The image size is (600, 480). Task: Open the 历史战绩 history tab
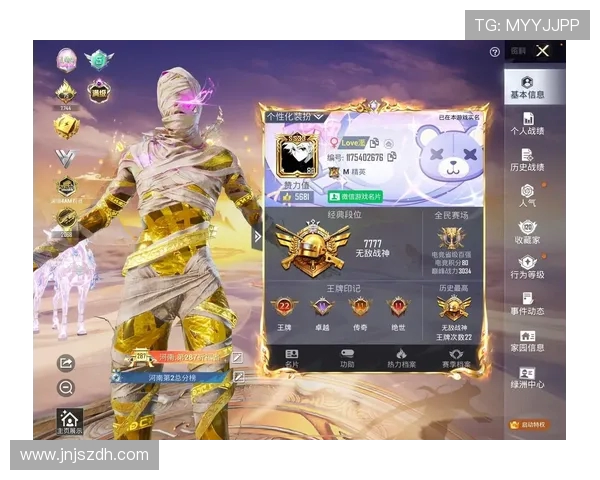point(527,158)
